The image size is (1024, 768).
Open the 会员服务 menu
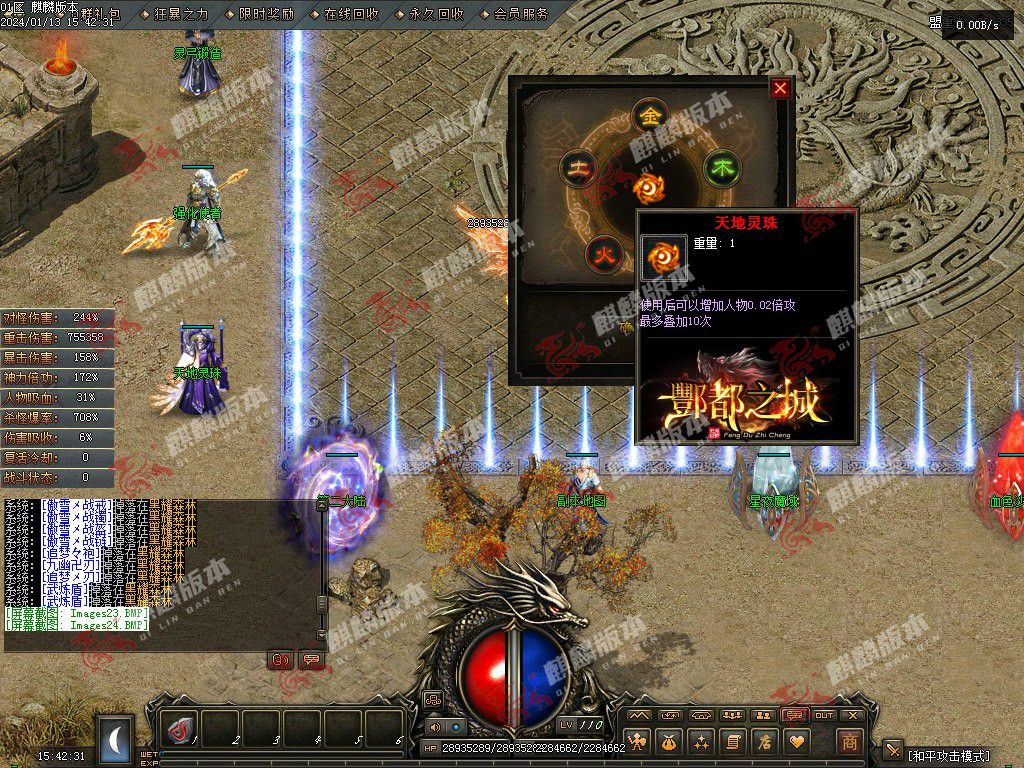coord(521,14)
